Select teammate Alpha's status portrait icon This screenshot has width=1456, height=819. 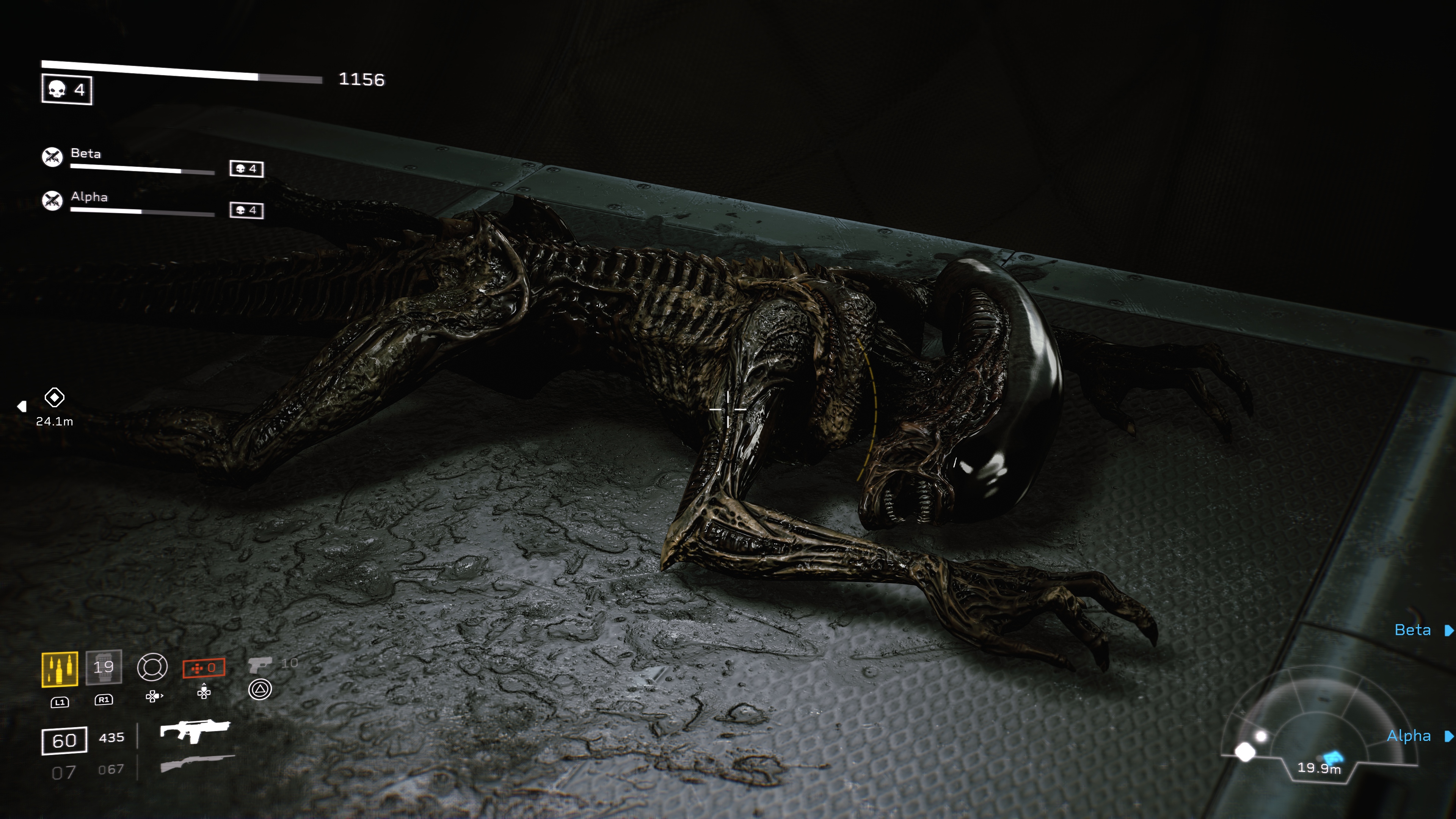[53, 200]
